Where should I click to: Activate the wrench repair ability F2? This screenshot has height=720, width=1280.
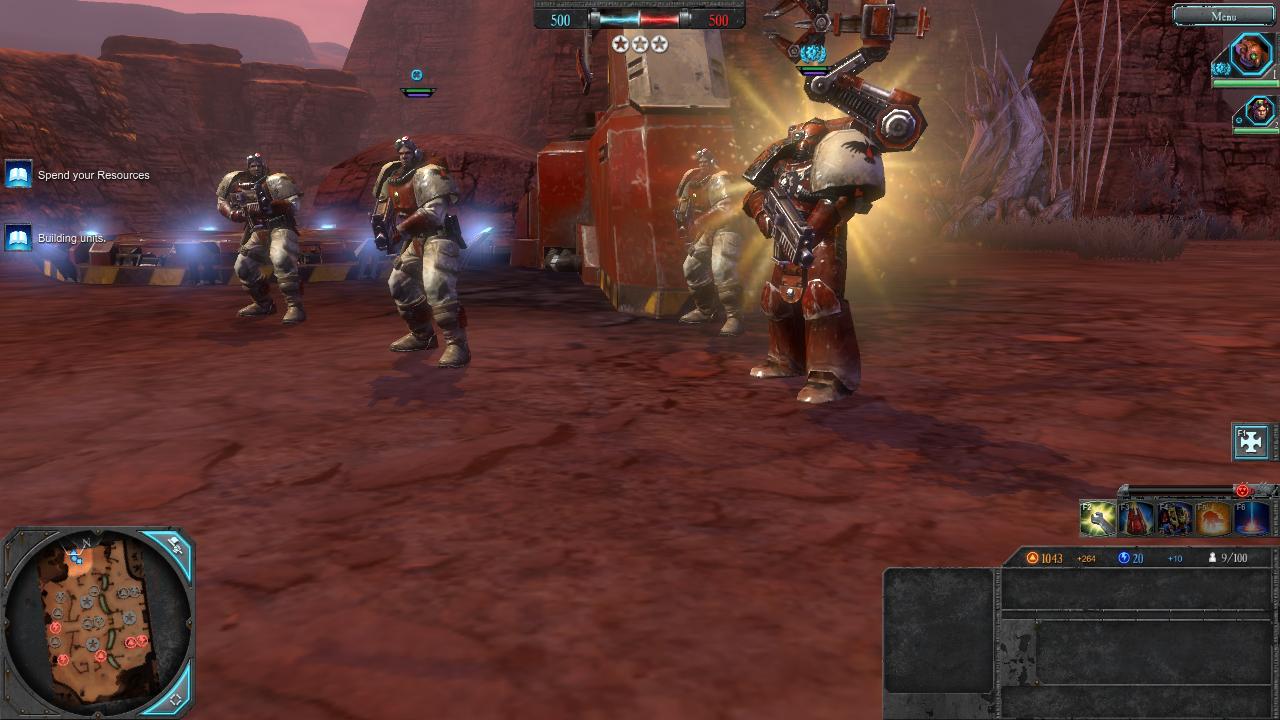pyautogui.click(x=1098, y=518)
